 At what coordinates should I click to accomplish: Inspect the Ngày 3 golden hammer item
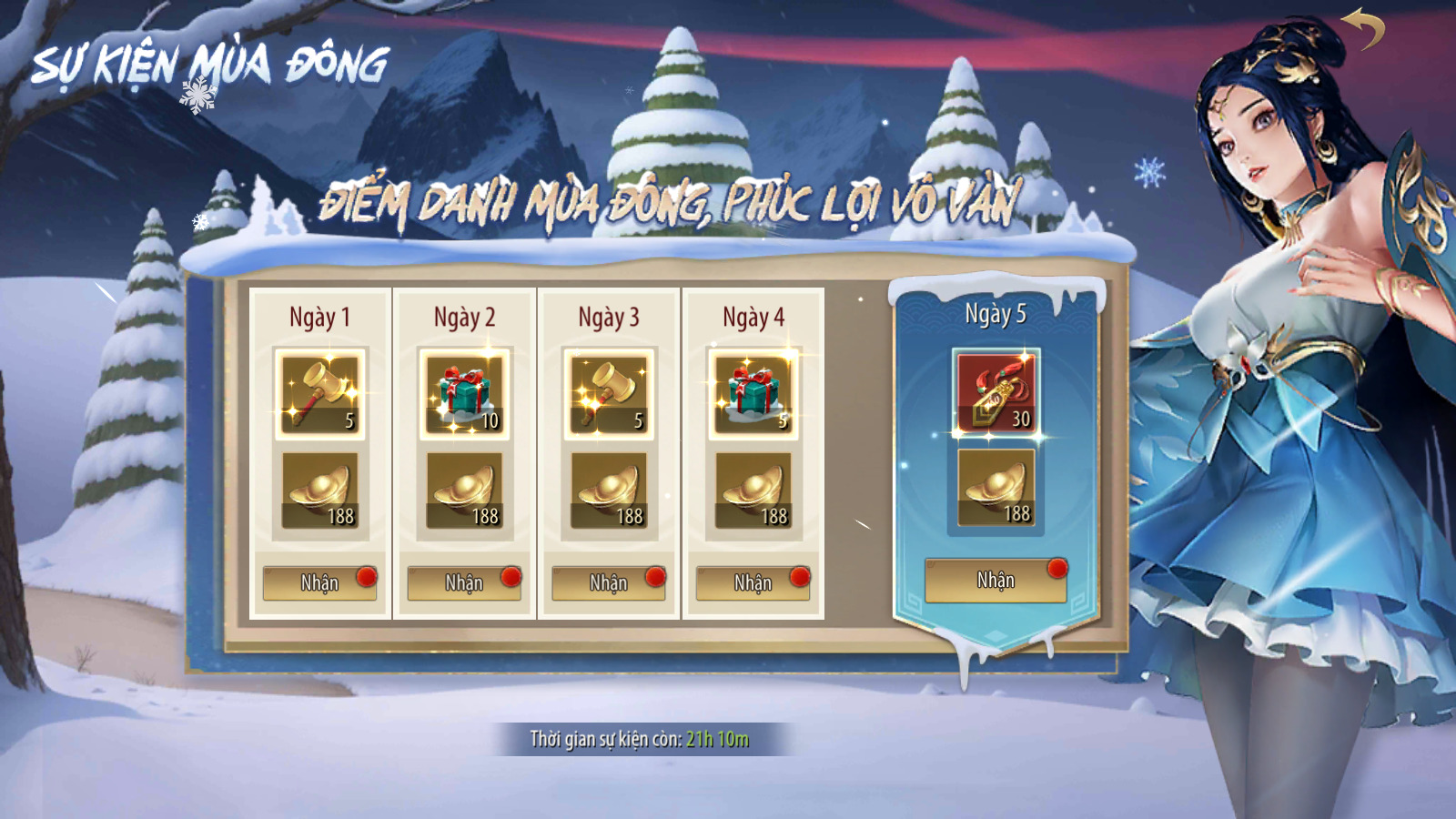(608, 394)
